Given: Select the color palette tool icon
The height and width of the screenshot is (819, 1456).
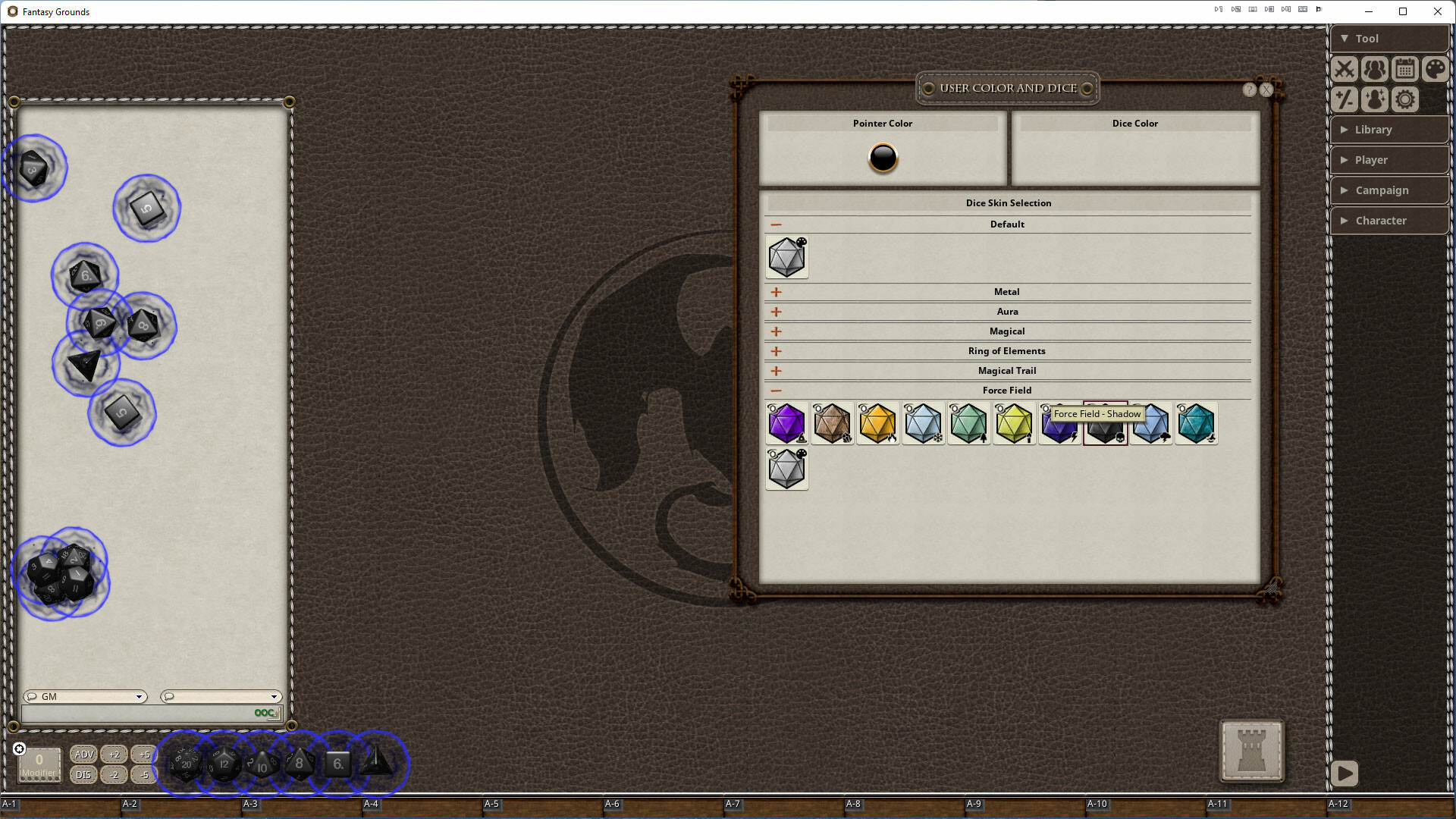Looking at the screenshot, I should 1435,69.
